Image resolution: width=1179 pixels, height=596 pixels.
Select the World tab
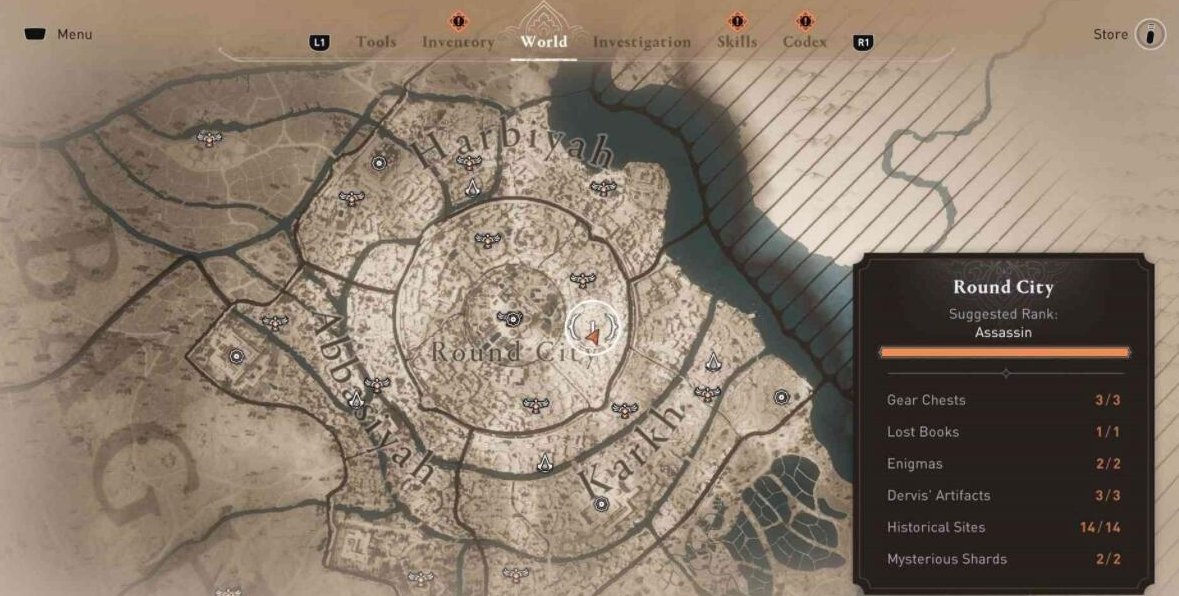click(543, 42)
